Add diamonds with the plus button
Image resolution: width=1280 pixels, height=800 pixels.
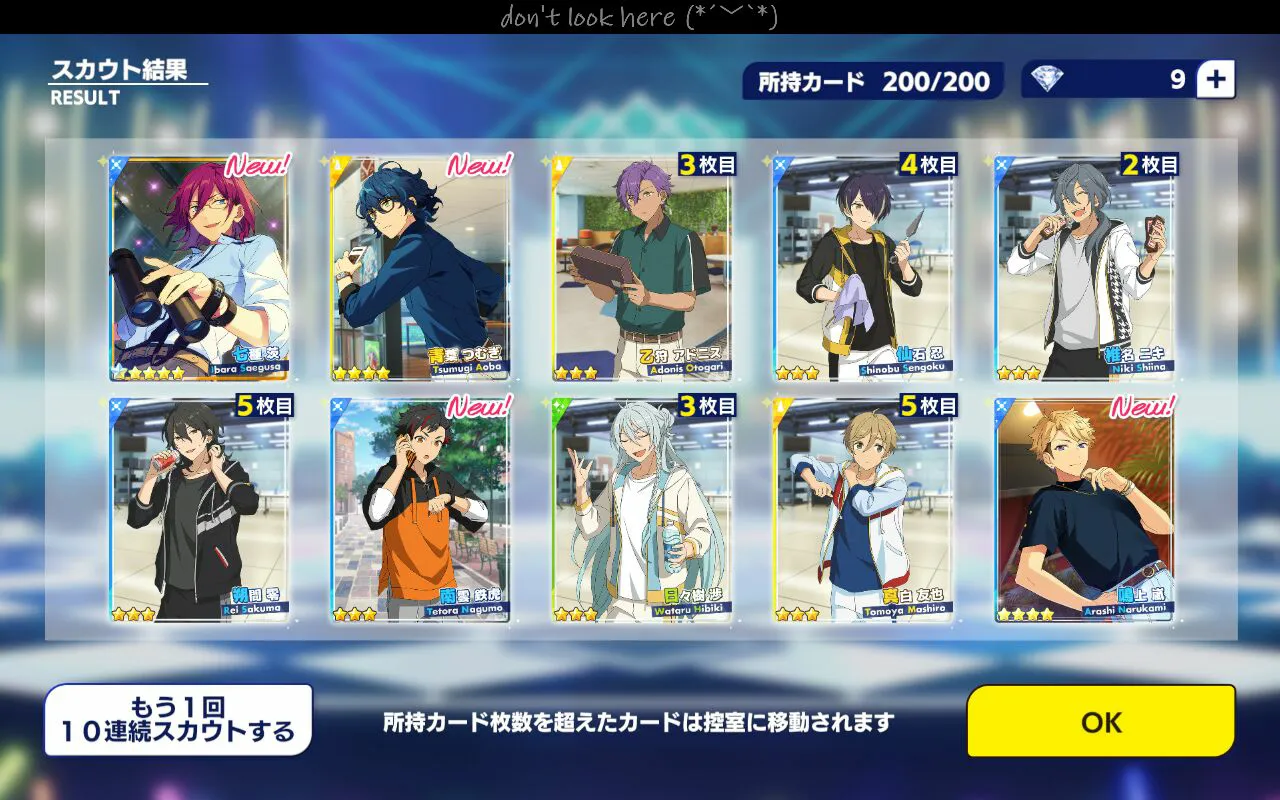pos(1215,79)
